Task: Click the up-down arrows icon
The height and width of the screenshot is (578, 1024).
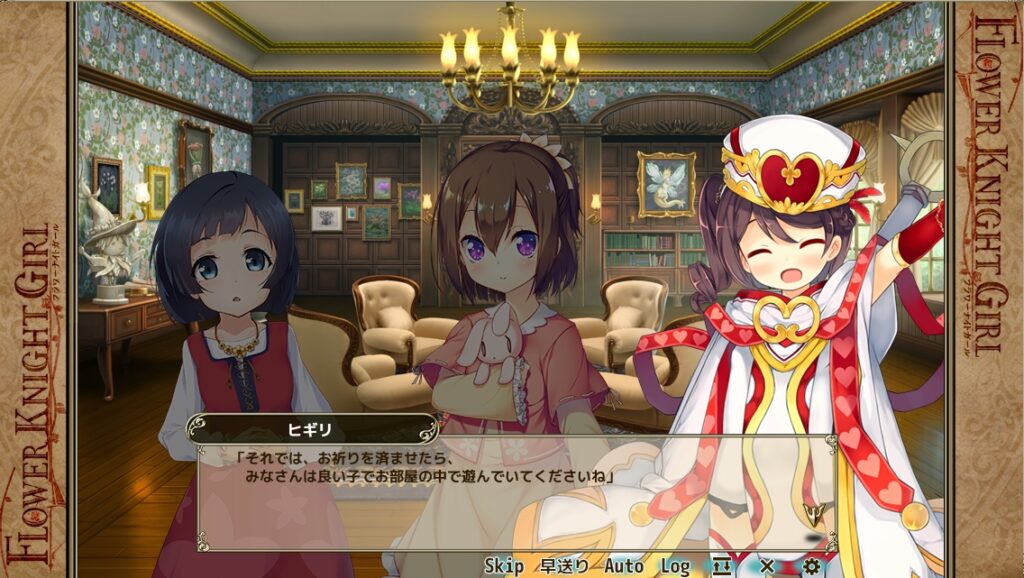Action: 722,566
